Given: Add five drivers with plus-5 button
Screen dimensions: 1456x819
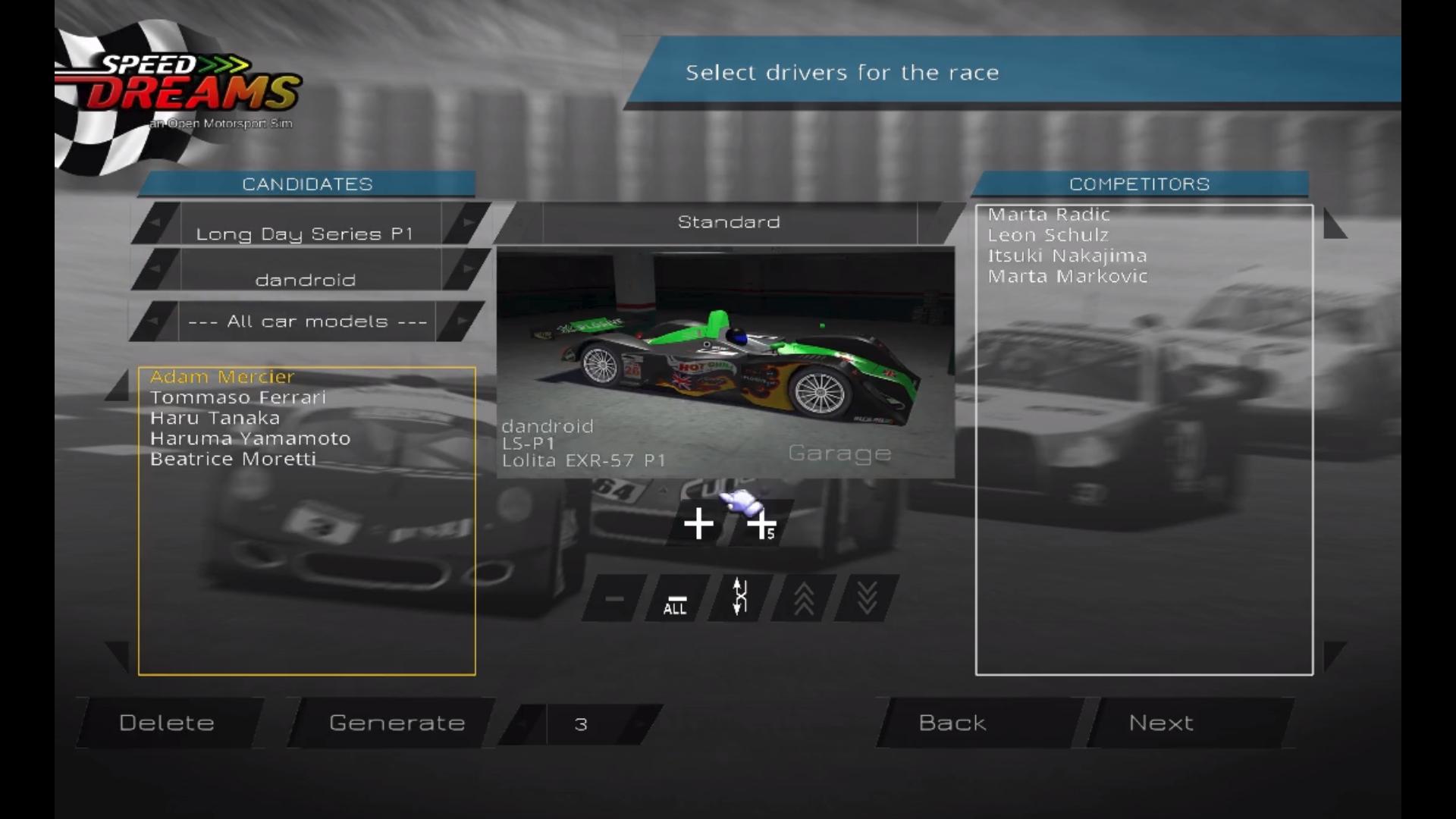Looking at the screenshot, I should [761, 524].
